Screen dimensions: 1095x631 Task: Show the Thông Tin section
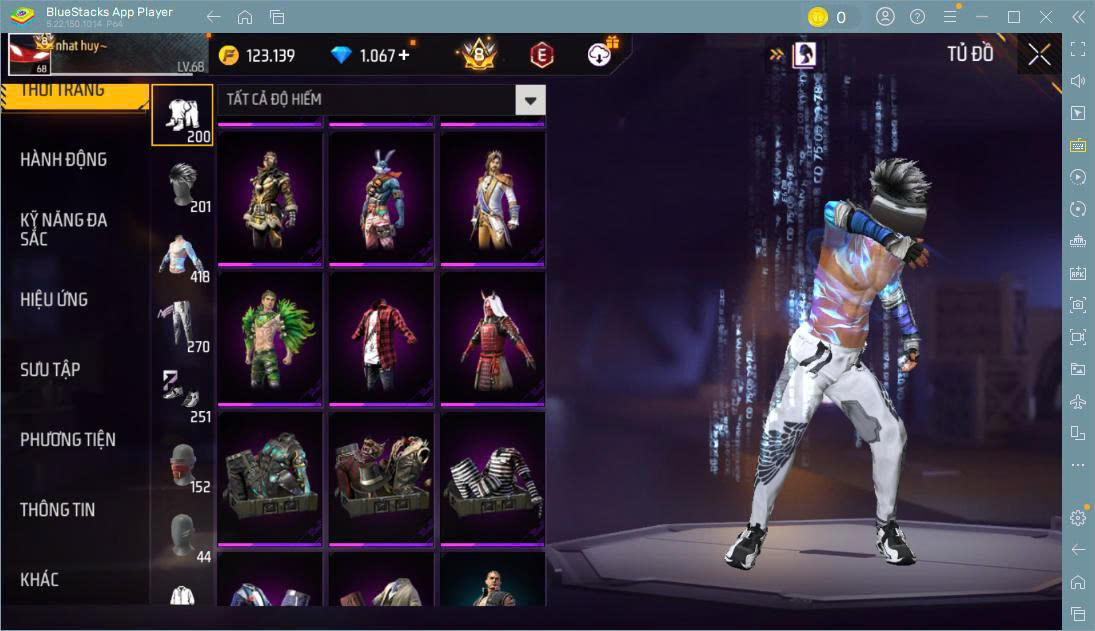click(x=58, y=510)
